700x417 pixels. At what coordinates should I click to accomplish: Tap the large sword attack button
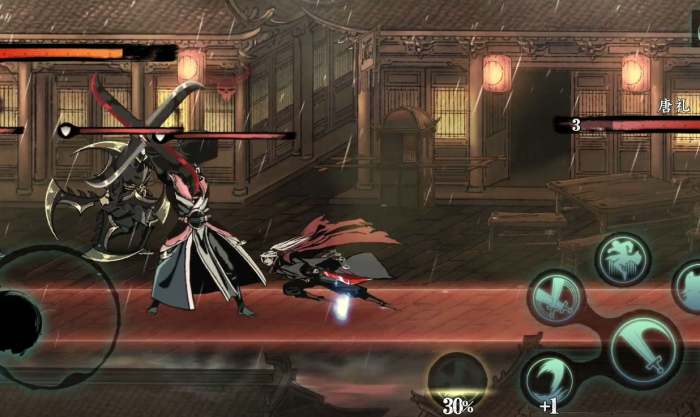[x=644, y=347]
